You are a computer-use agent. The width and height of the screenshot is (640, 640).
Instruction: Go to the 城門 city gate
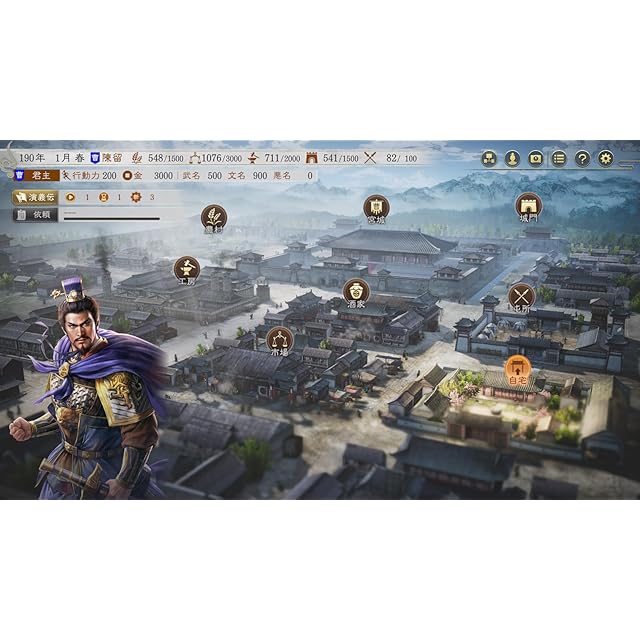[528, 206]
